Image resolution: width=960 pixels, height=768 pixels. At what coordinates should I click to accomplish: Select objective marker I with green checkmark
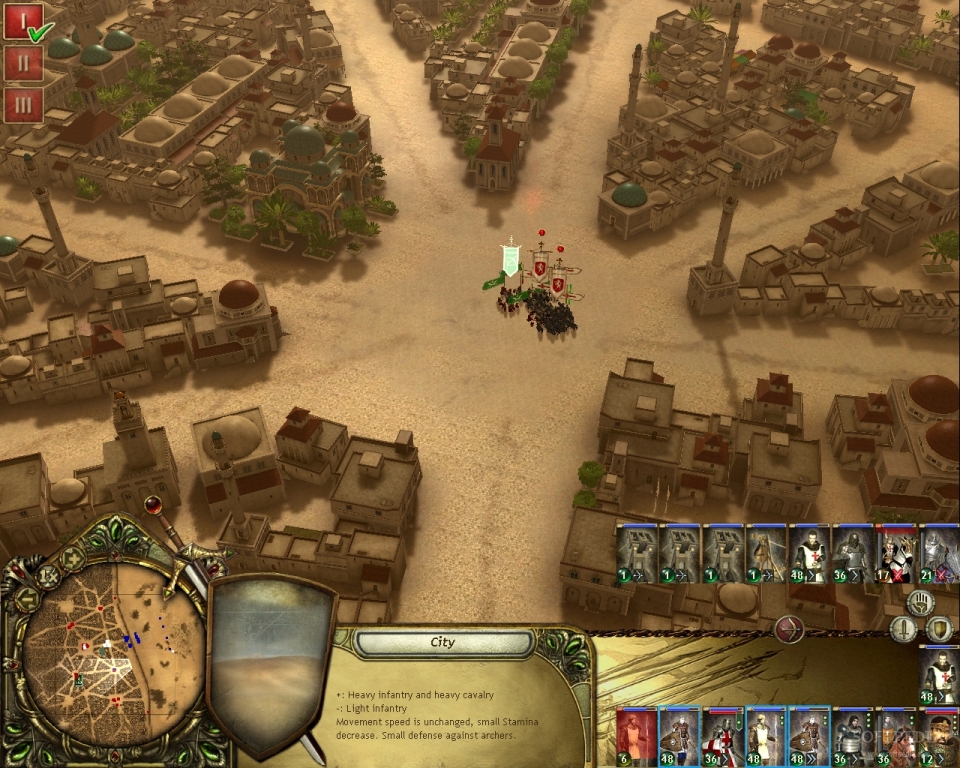[23, 21]
